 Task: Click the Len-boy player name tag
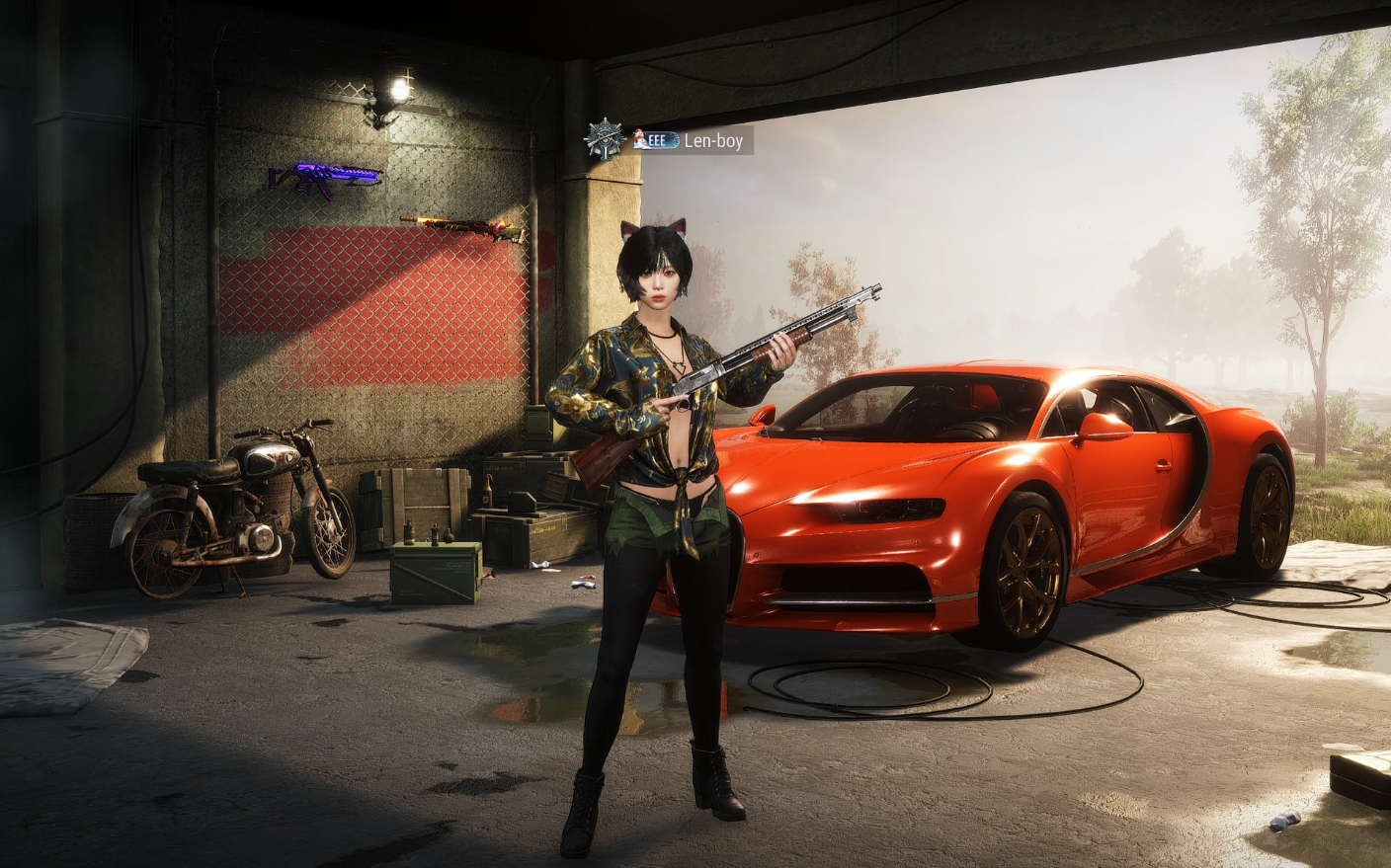[713, 141]
